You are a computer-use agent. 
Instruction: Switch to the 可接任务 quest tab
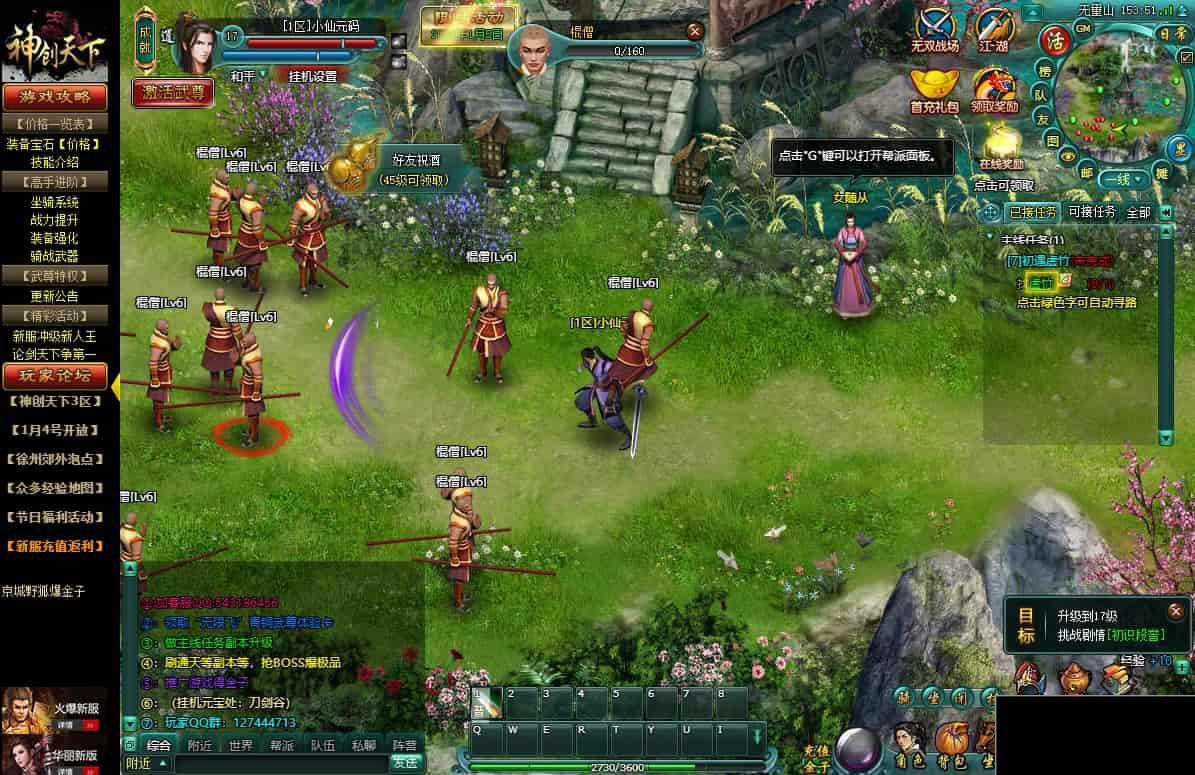[x=1092, y=212]
